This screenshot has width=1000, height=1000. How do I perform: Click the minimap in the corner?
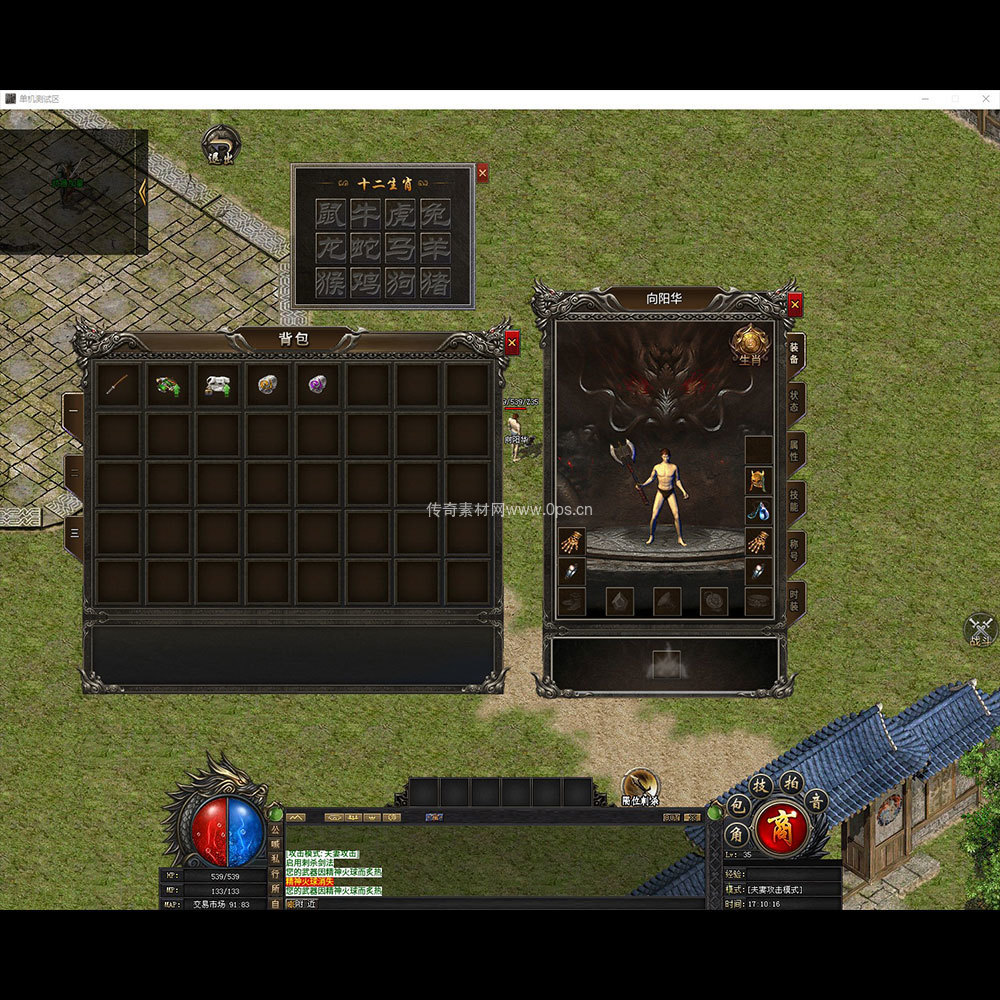[73, 191]
